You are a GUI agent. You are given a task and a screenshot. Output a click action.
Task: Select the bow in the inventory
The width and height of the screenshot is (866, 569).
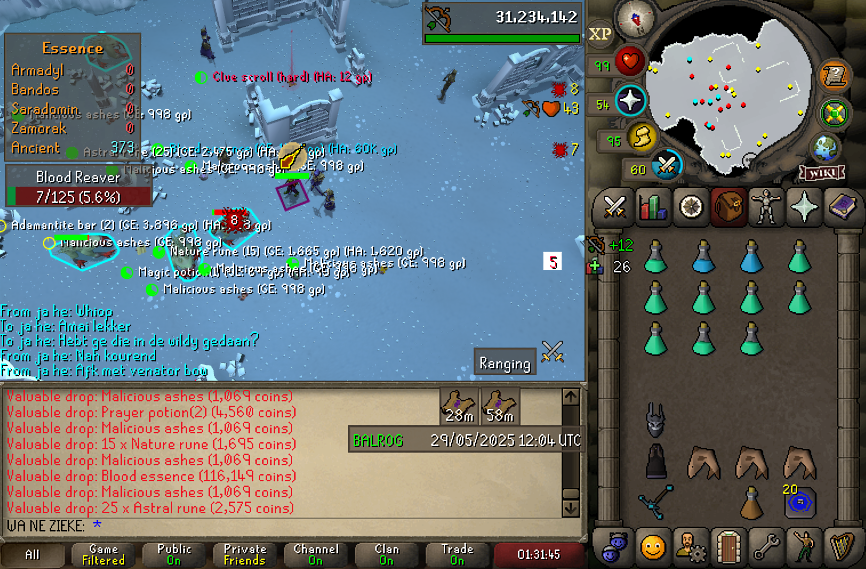click(x=655, y=500)
